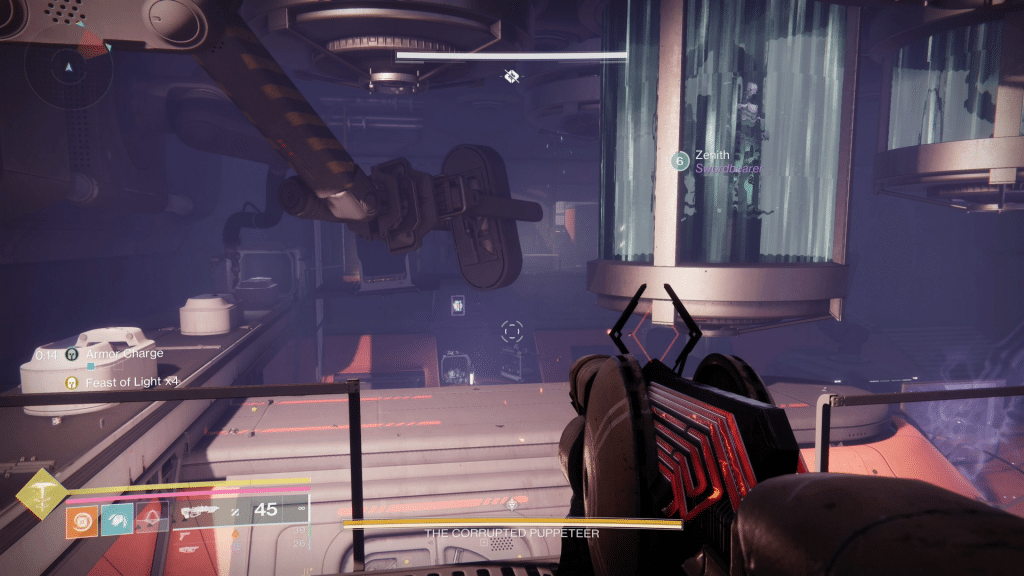The width and height of the screenshot is (1024, 576).
Task: Click the Zenith player nameplate marker
Action: pyautogui.click(x=680, y=160)
